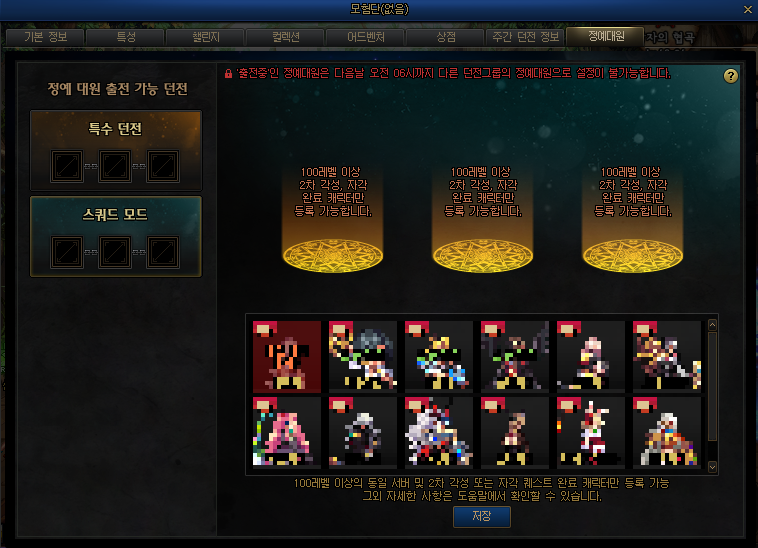Close the 모험단 window

[x=748, y=8]
